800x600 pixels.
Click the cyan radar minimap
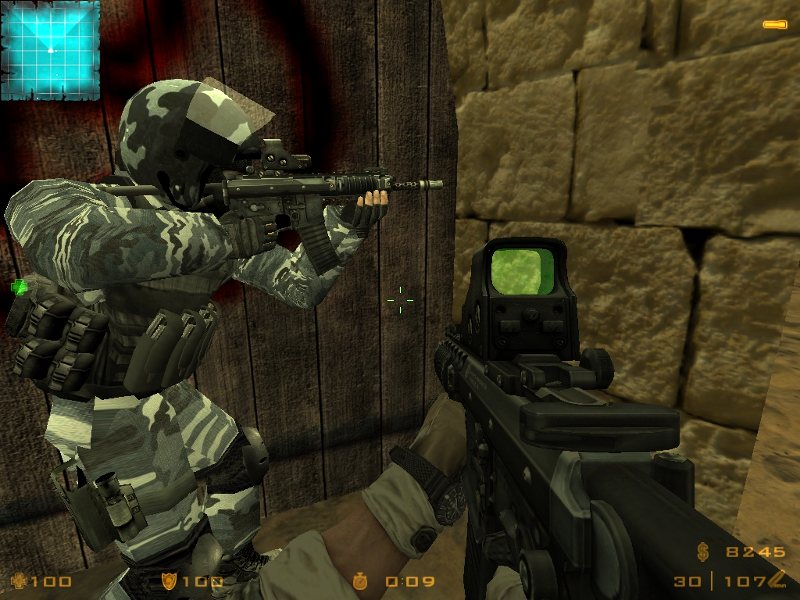click(50, 50)
